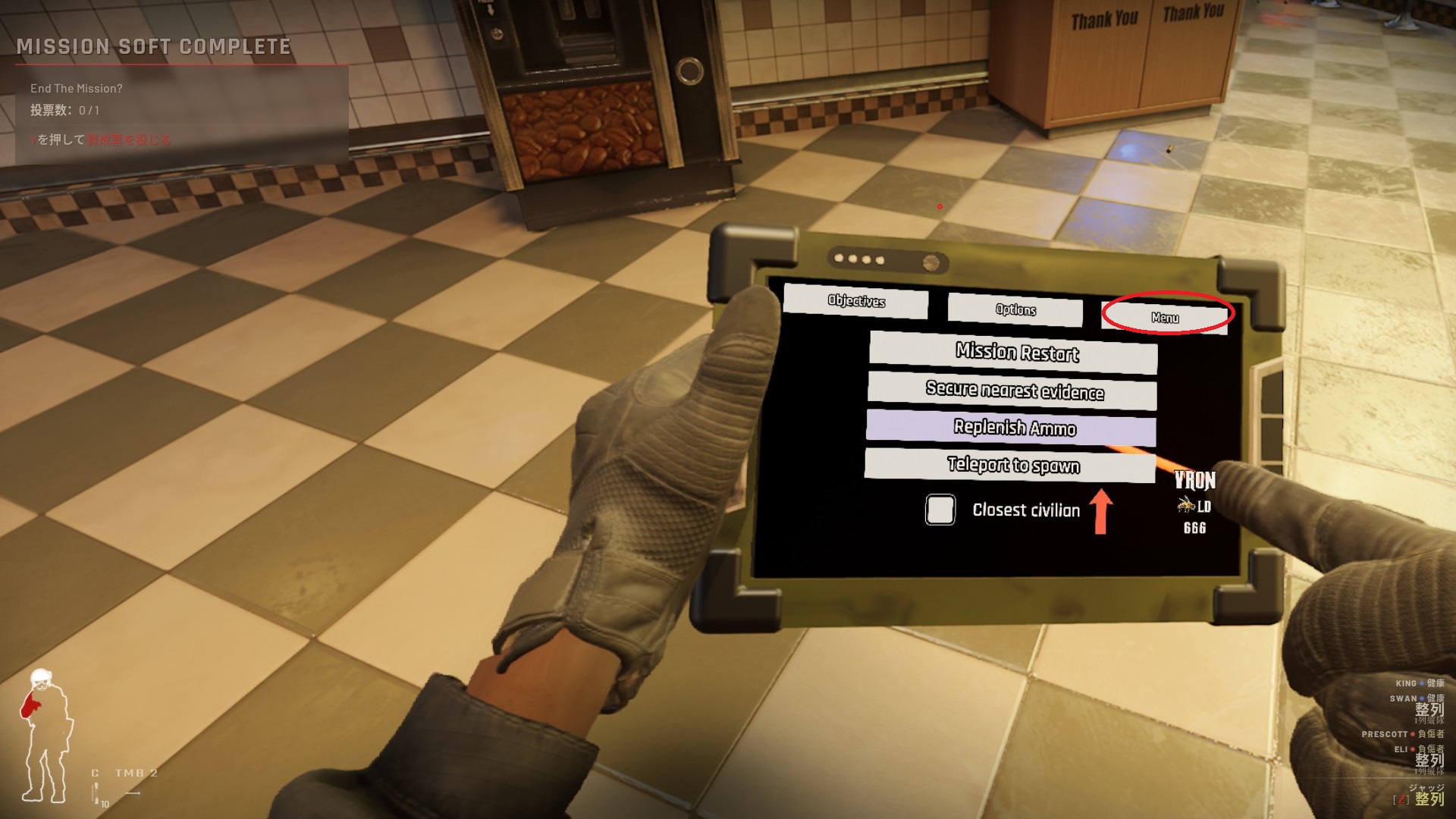The width and height of the screenshot is (1456, 819).
Task: Click Teleport to spawn
Action: [1010, 465]
